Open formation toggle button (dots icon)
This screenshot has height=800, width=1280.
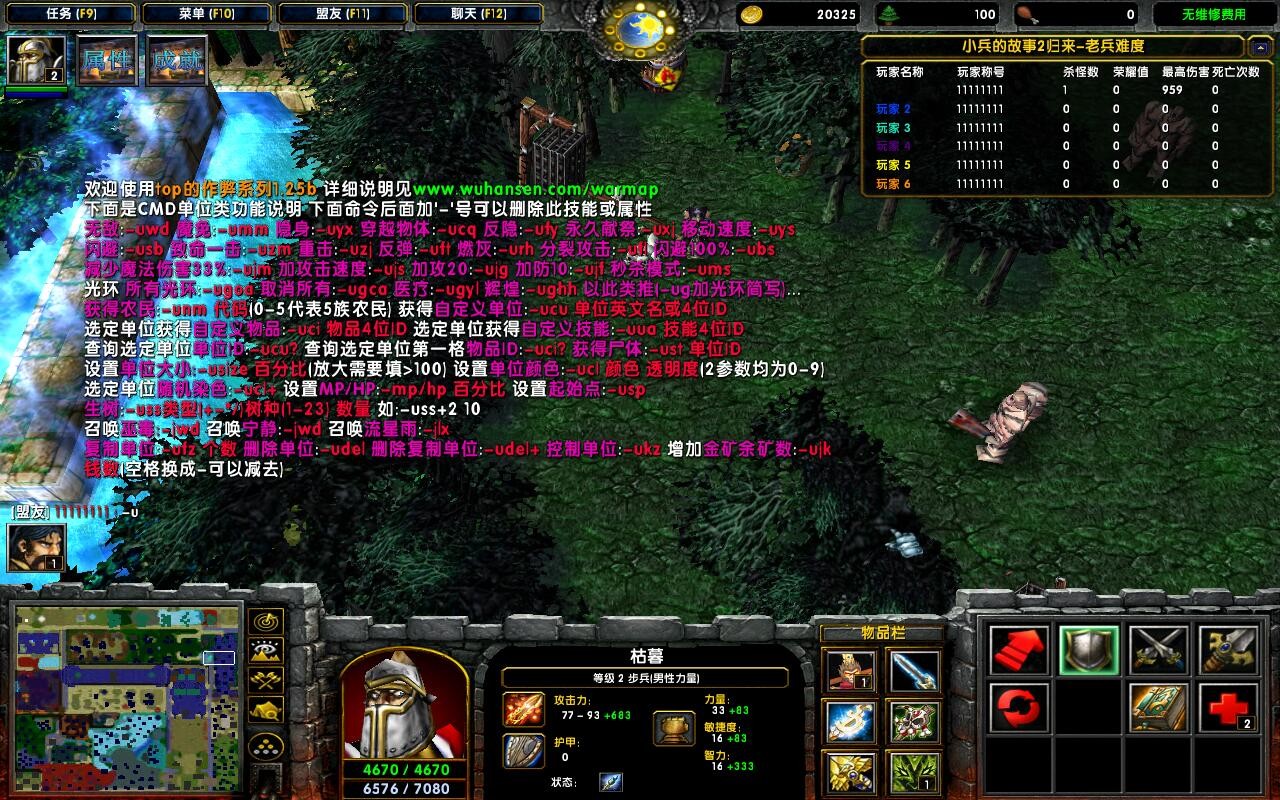click(264, 745)
